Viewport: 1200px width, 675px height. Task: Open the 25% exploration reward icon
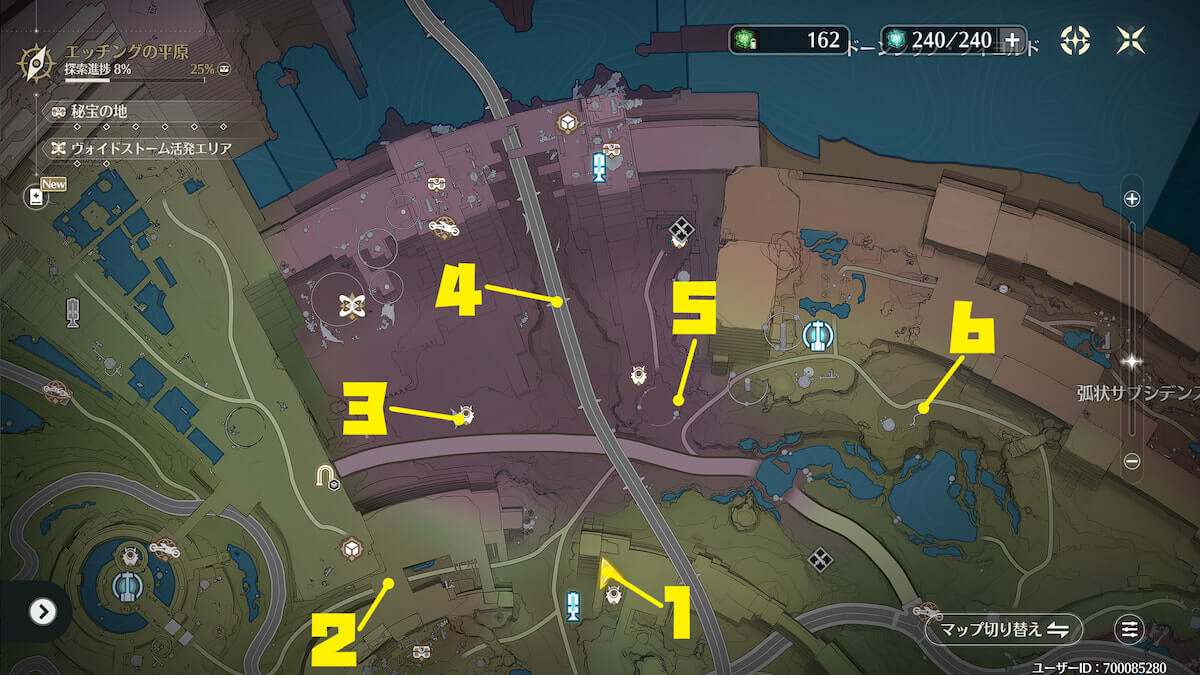(x=225, y=70)
